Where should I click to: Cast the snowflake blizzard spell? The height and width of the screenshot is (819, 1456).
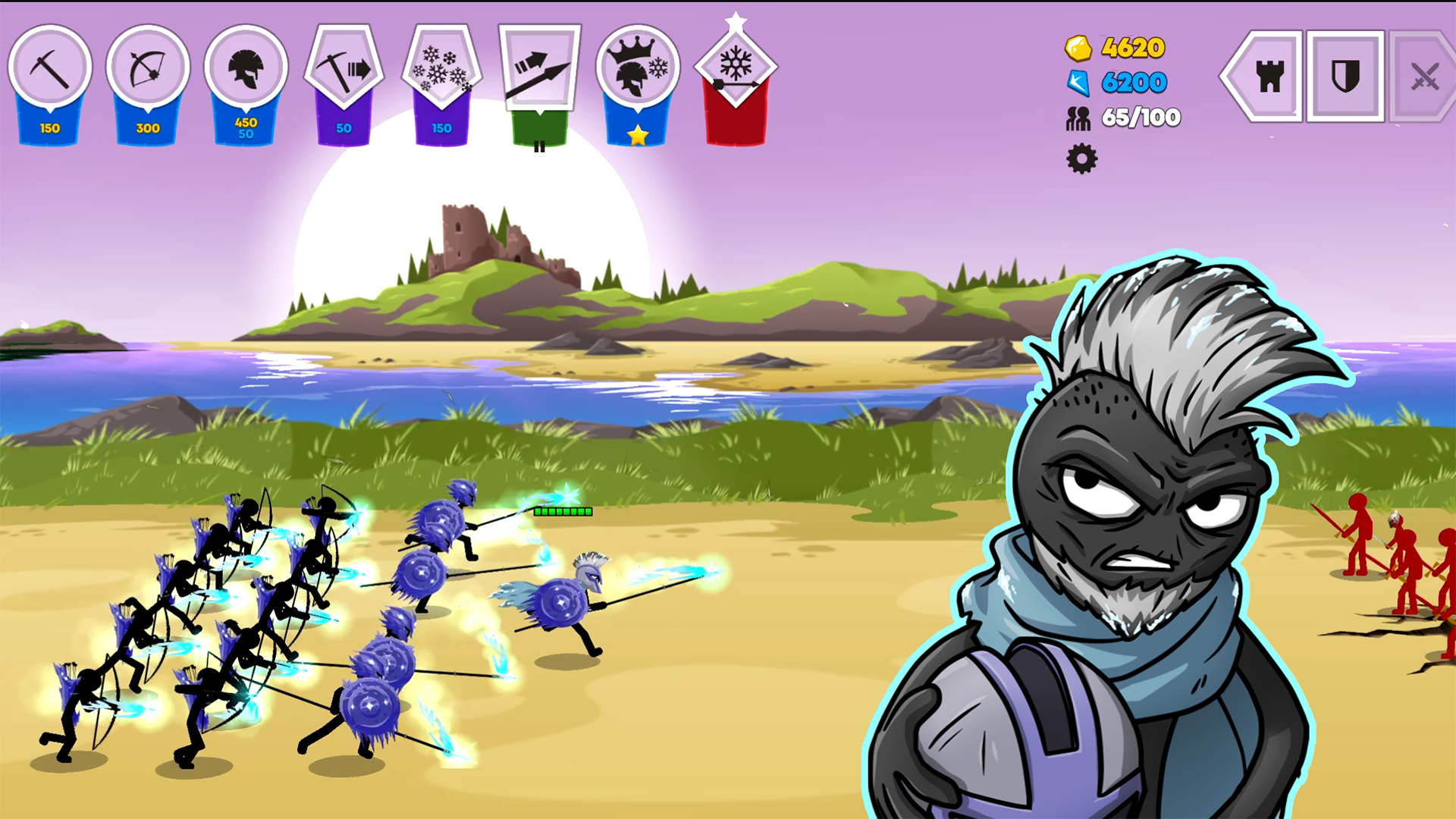442,68
